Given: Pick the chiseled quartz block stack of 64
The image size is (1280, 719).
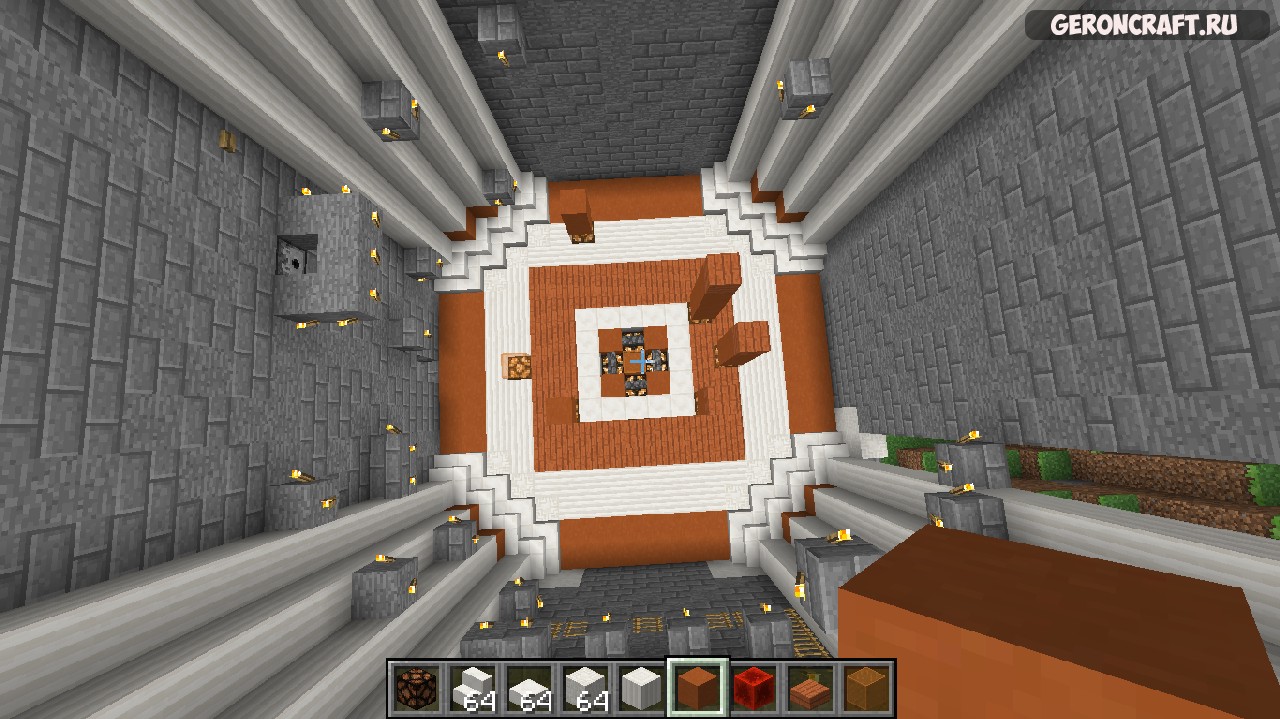Looking at the screenshot, I should coord(585,688).
